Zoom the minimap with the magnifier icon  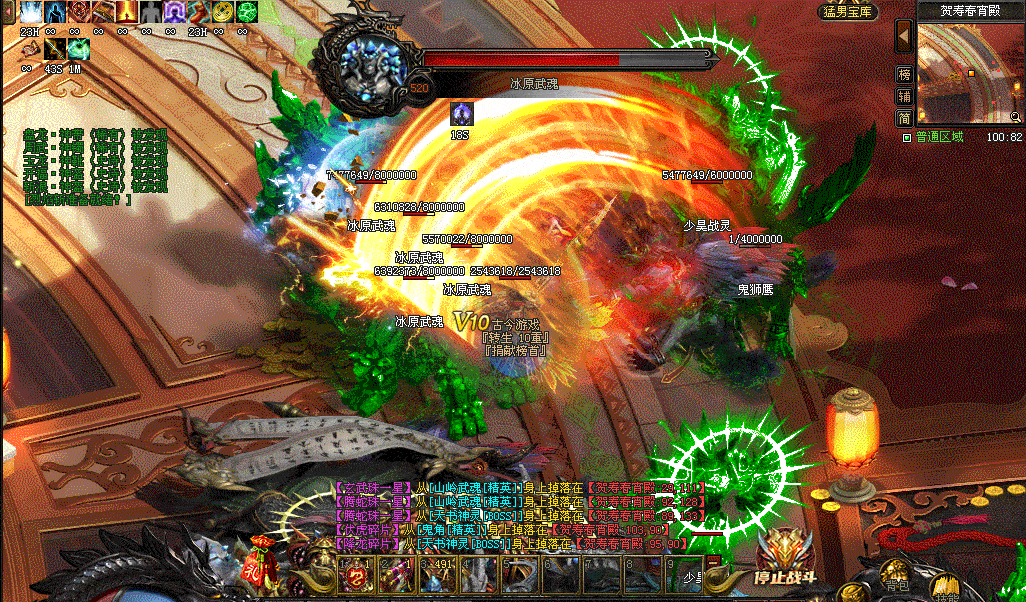pos(1014,116)
